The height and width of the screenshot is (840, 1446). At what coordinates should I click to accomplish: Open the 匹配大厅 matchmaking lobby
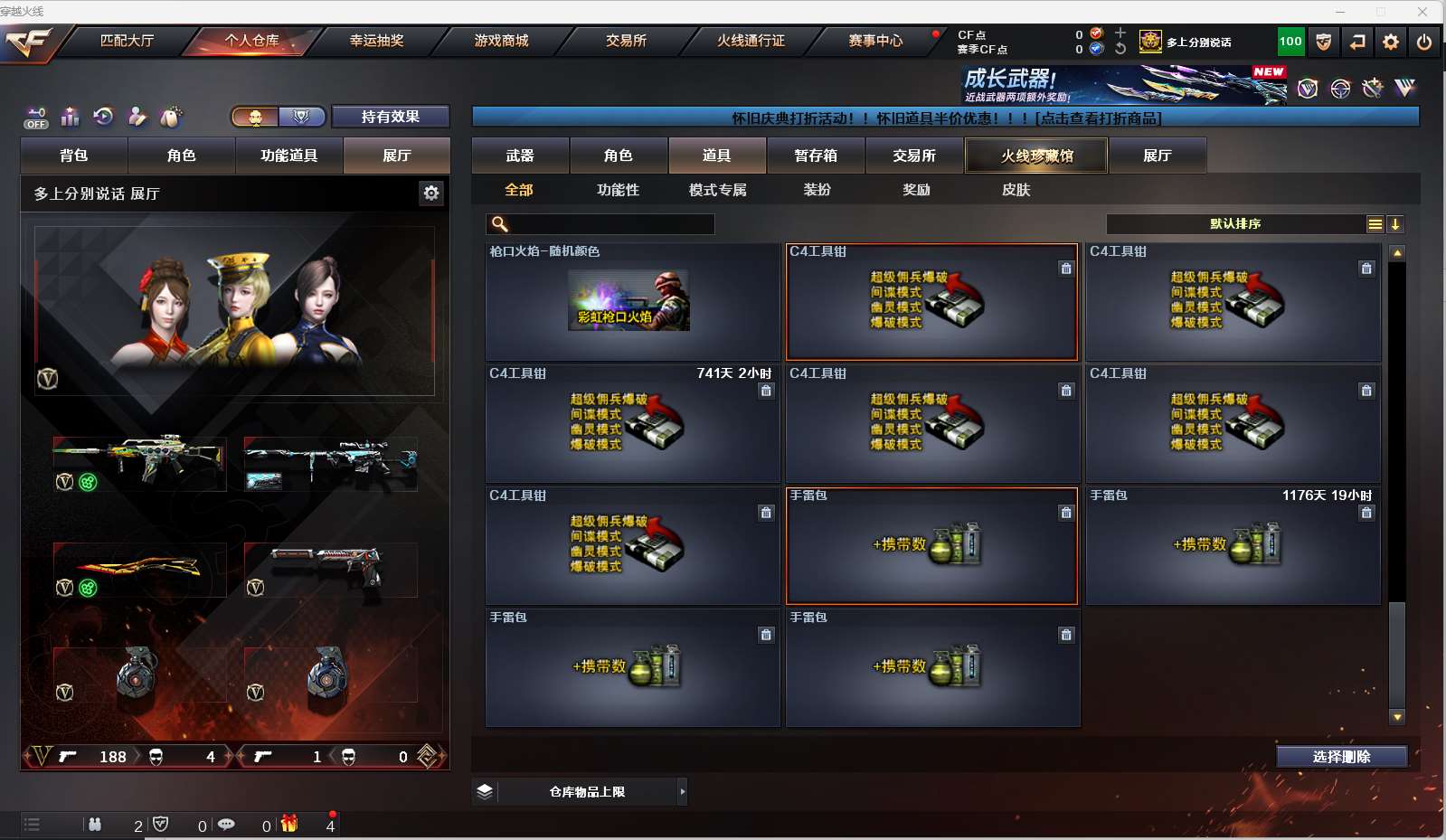(127, 41)
